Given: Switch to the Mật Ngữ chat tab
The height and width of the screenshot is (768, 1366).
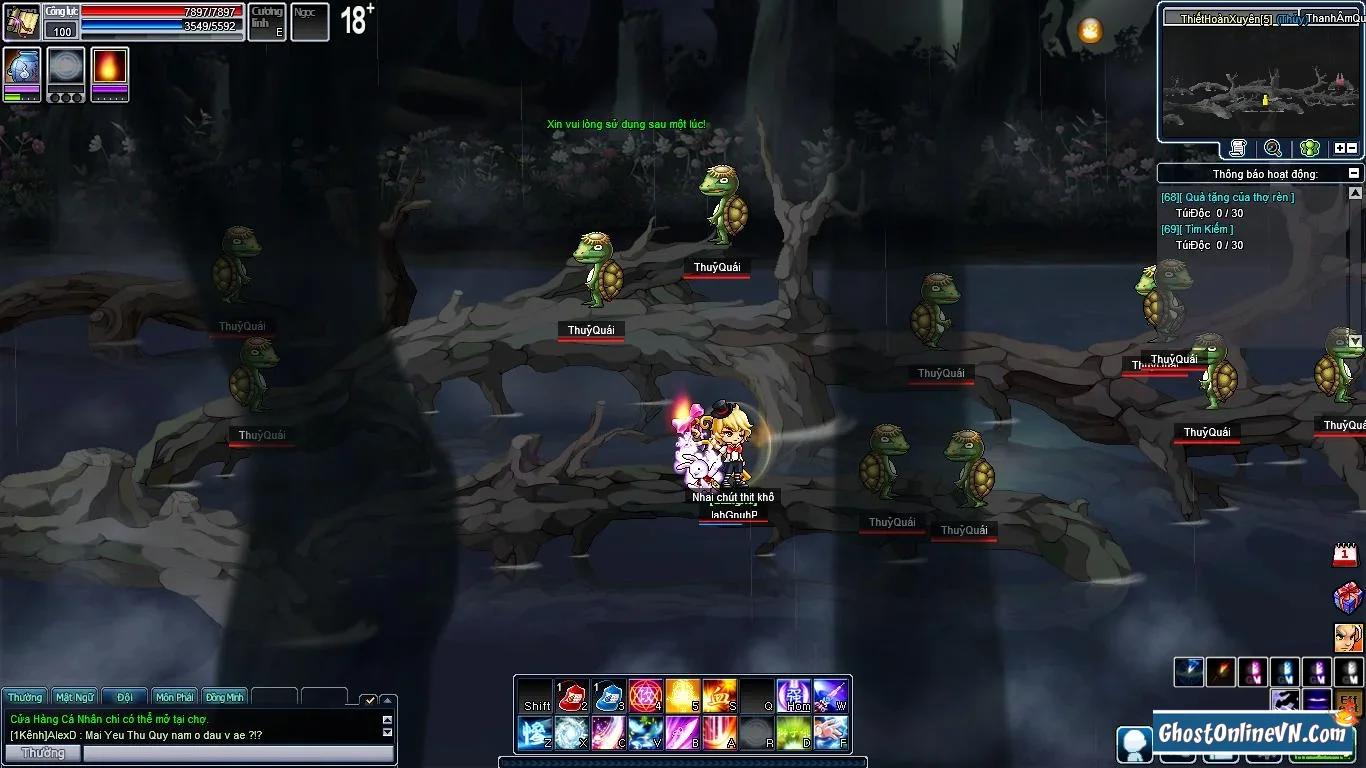Looking at the screenshot, I should pos(75,697).
